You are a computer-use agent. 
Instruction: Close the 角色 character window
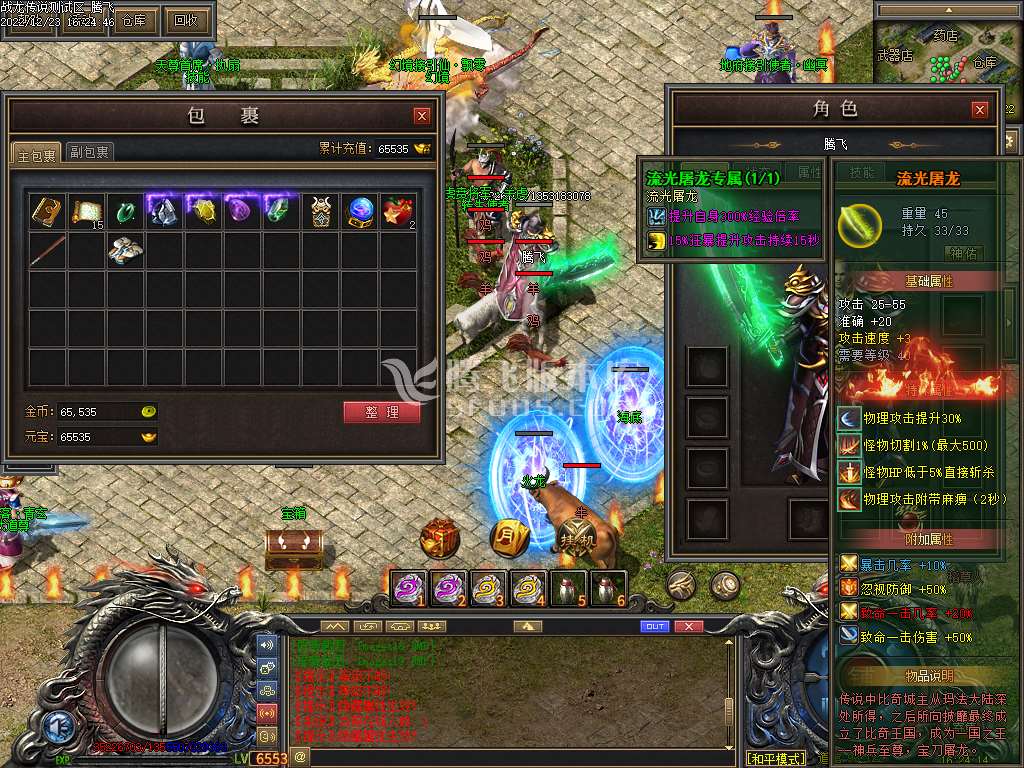(x=979, y=109)
